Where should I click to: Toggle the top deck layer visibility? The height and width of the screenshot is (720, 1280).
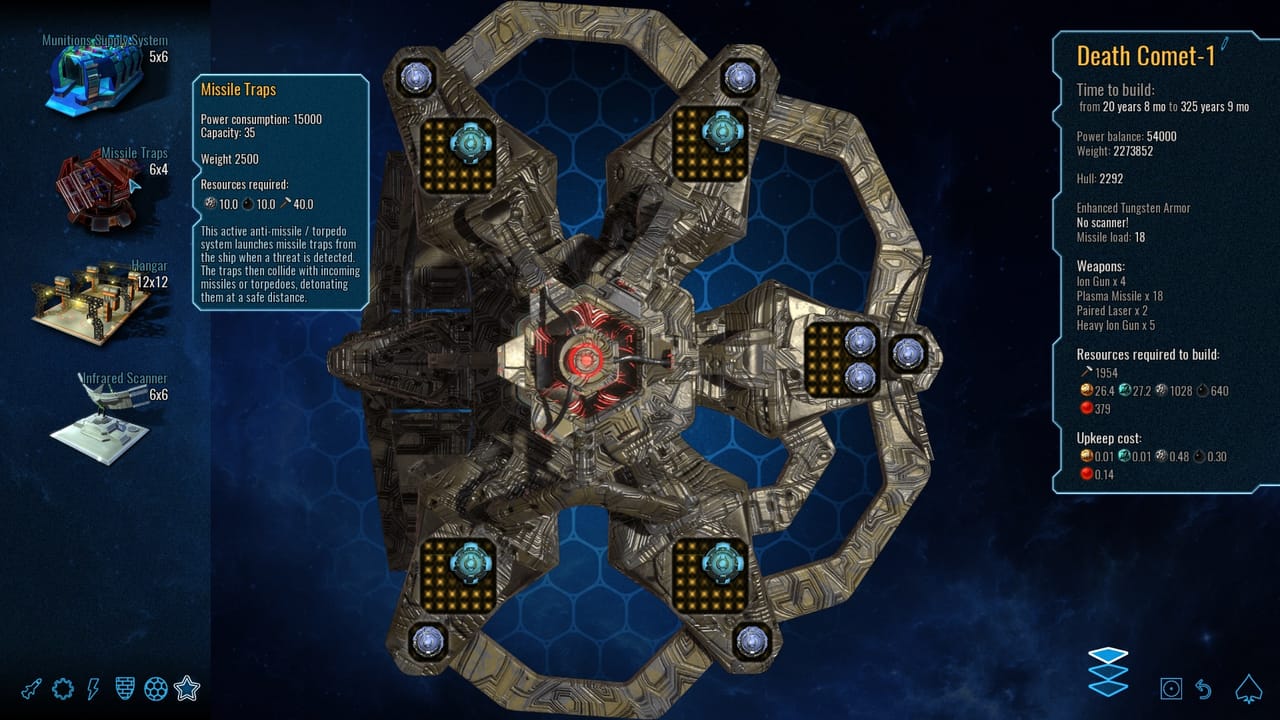tap(1108, 655)
